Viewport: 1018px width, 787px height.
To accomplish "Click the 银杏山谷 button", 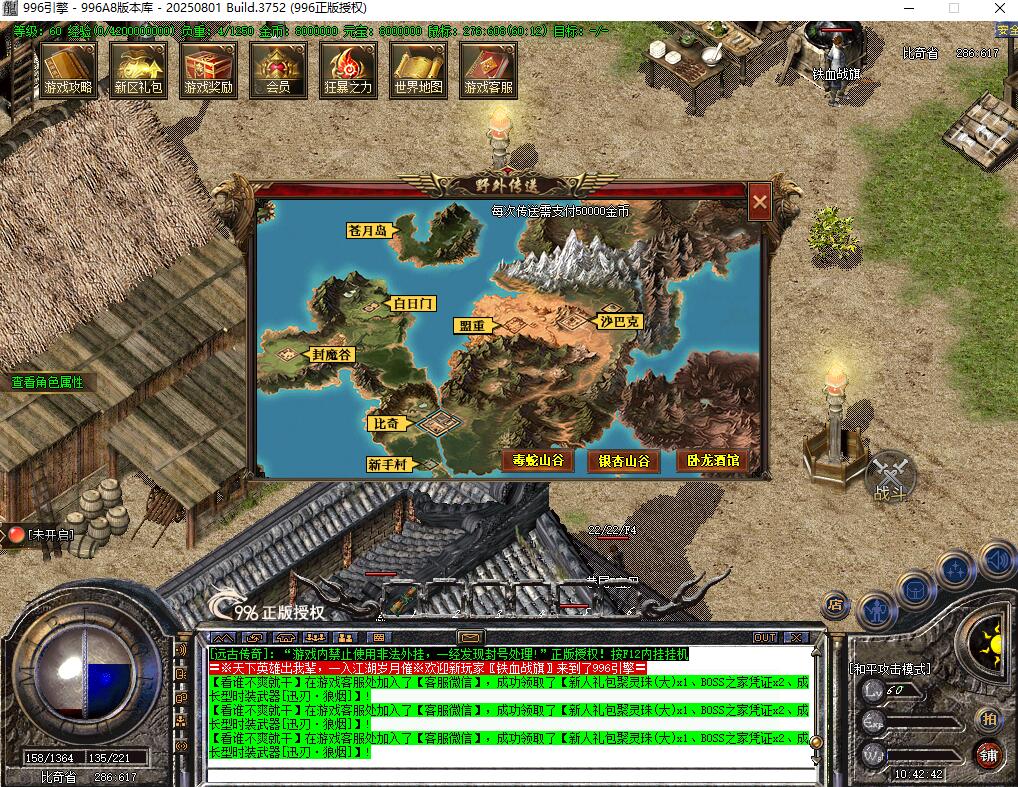I will point(624,461).
